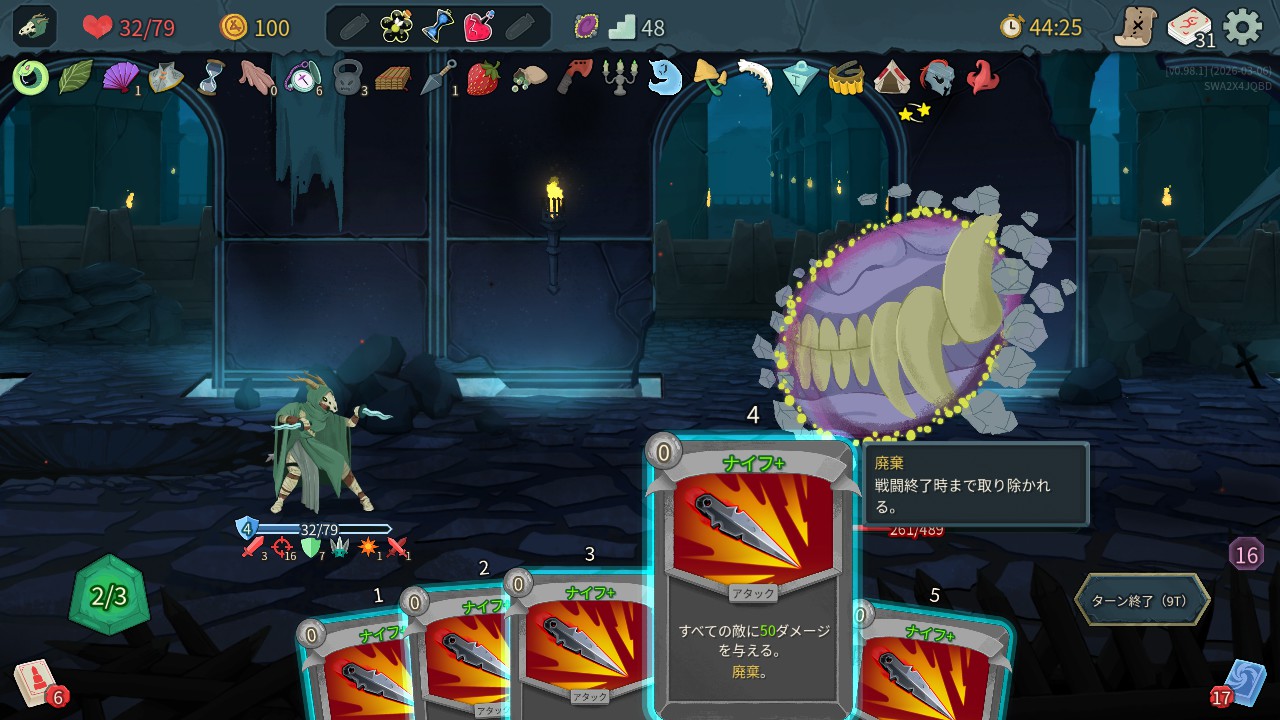This screenshot has width=1280, height=720.
Task: Inspect the red tent relic
Action: click(x=891, y=77)
